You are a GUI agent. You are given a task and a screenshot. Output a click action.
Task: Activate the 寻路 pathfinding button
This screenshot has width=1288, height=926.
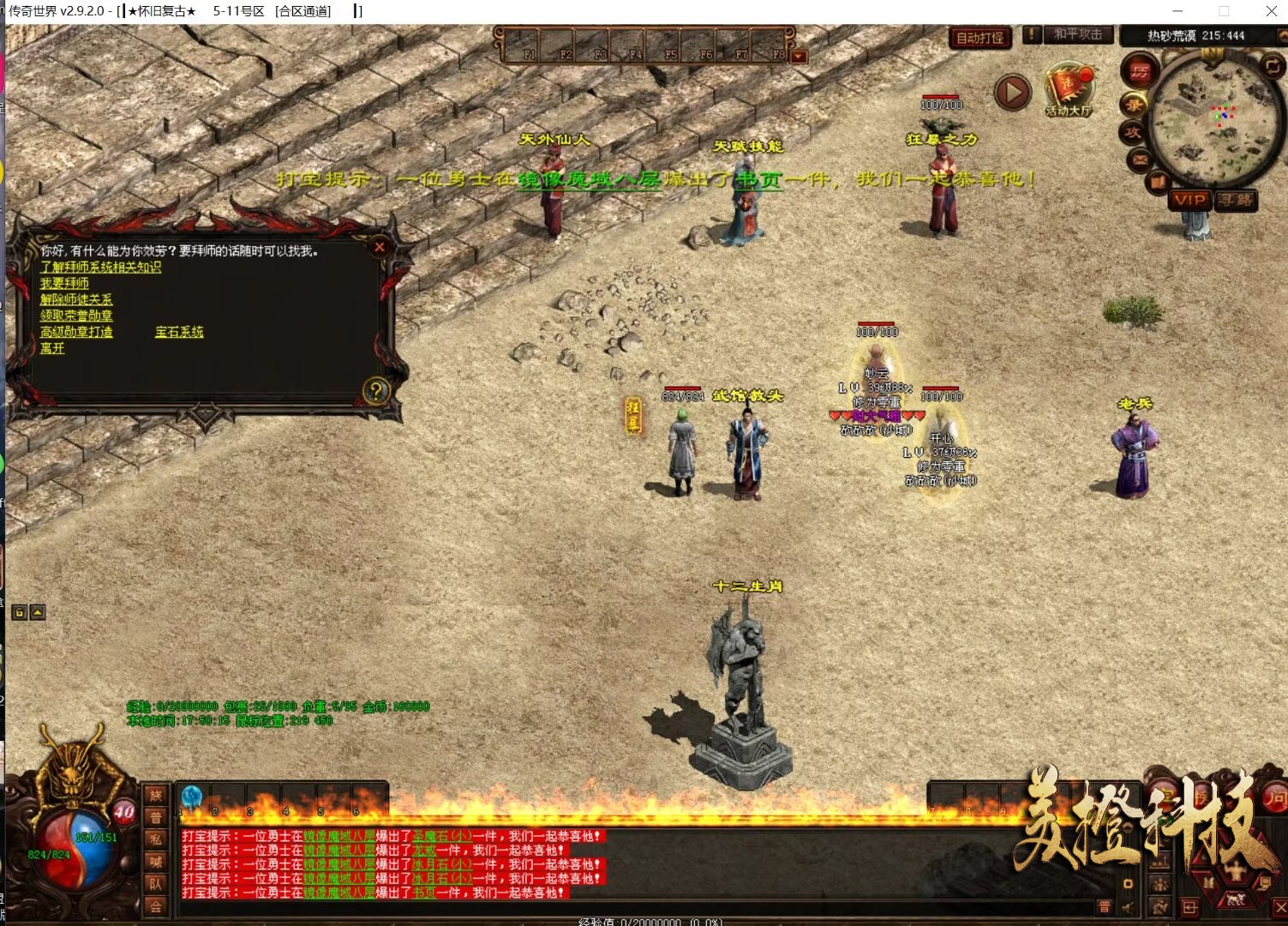1237,200
